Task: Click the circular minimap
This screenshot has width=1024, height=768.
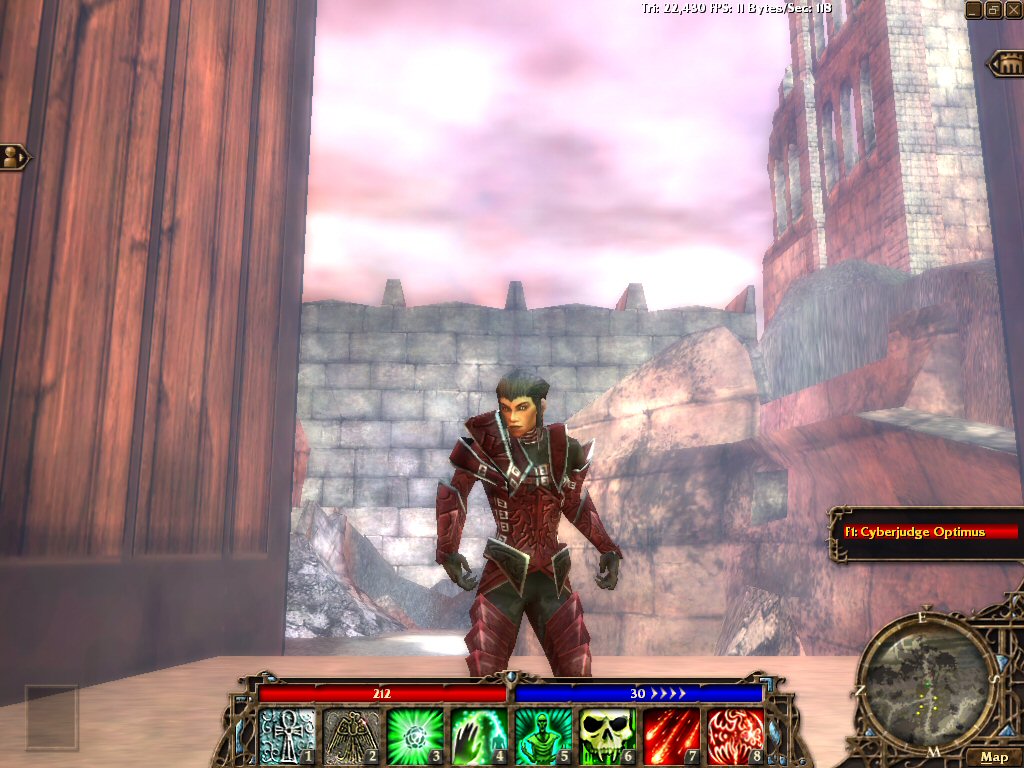Action: [927, 680]
